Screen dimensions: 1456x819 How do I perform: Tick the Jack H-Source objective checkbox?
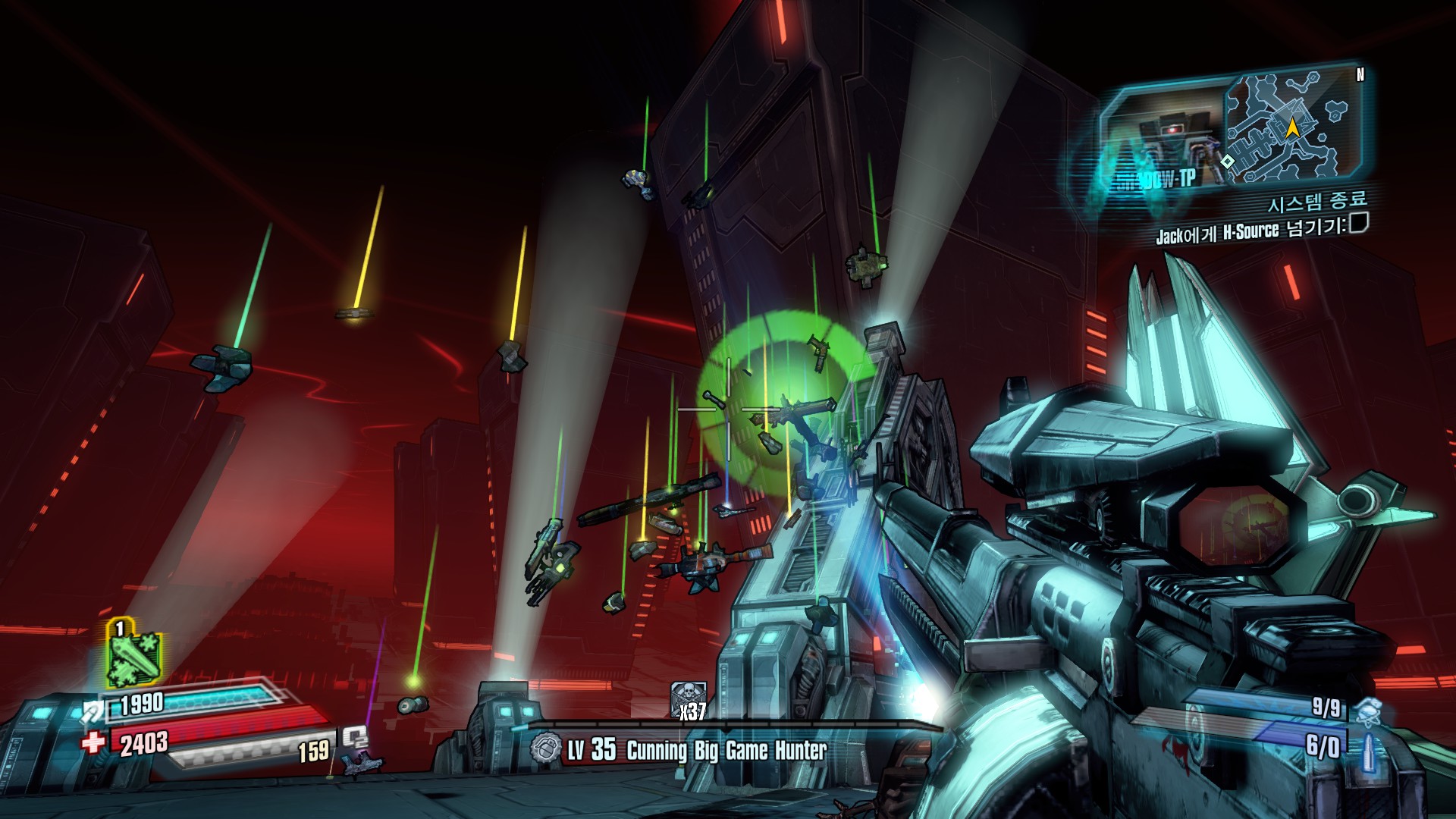point(1359,222)
